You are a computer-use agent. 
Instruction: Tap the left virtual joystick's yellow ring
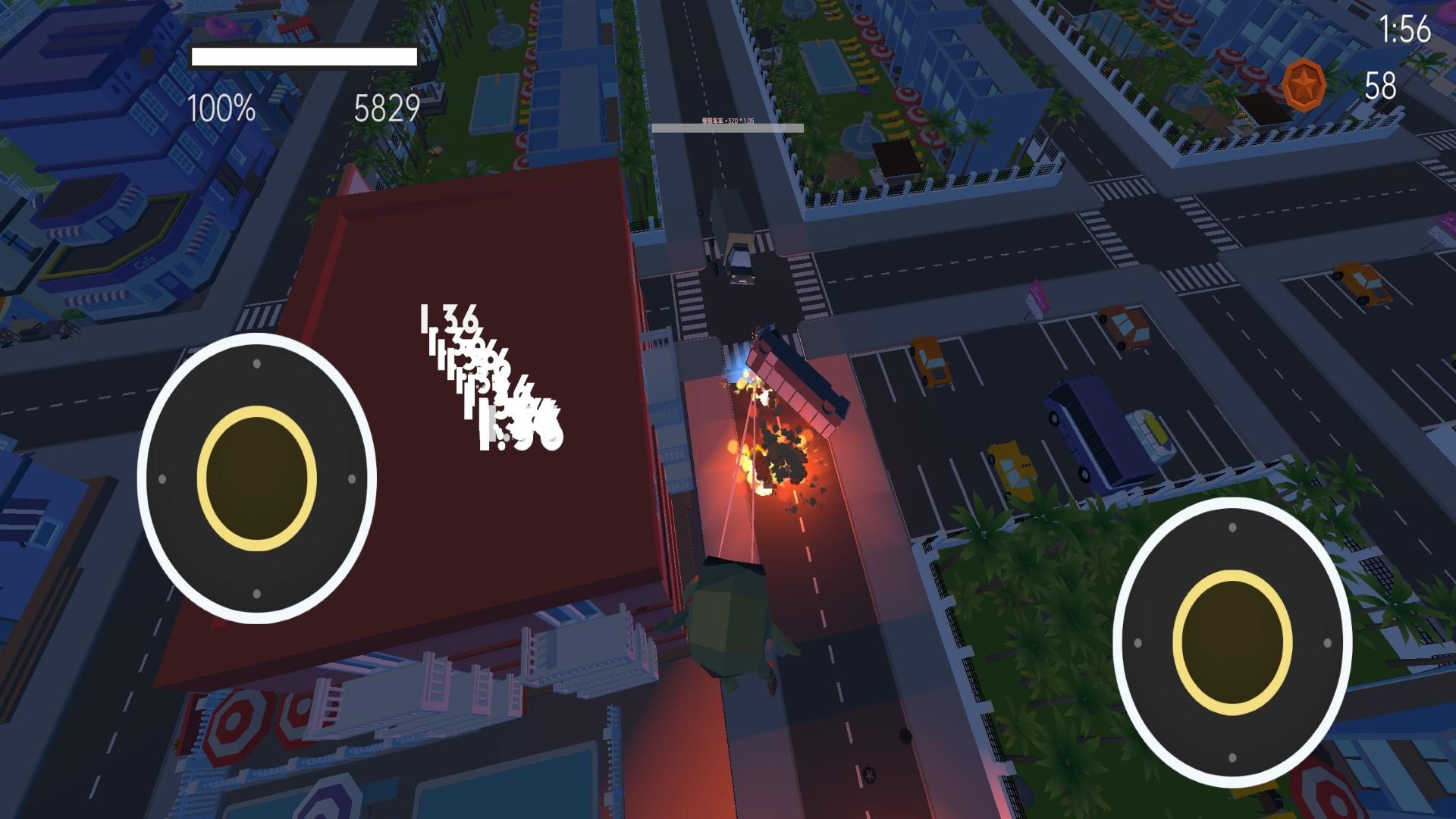[x=257, y=478]
